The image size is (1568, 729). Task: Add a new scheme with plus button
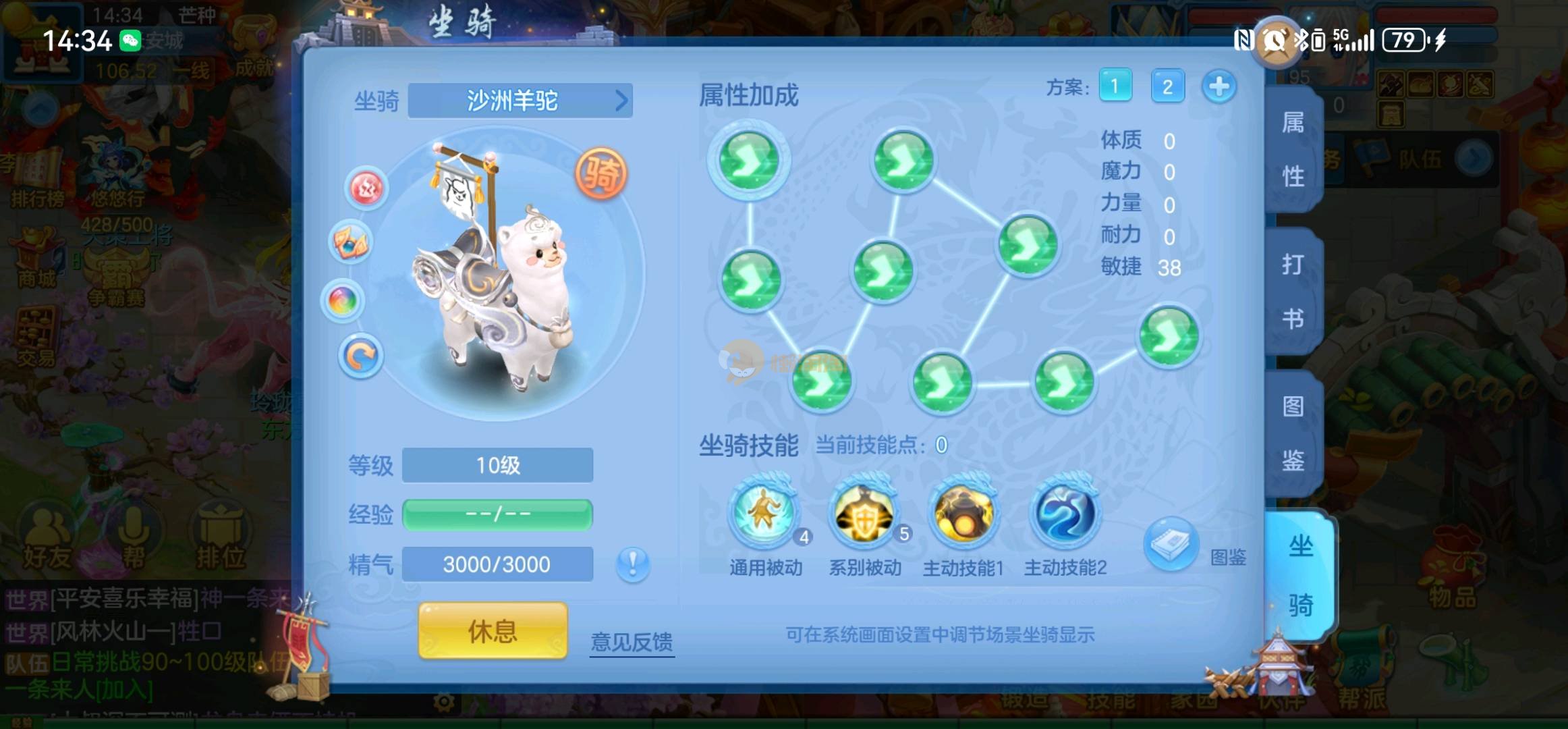click(1219, 86)
